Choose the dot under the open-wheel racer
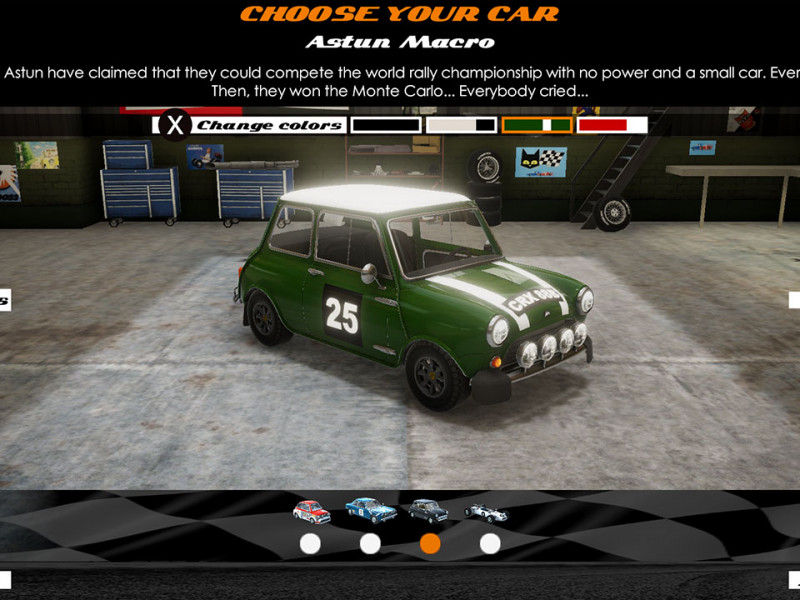This screenshot has width=800, height=600. coord(490,544)
